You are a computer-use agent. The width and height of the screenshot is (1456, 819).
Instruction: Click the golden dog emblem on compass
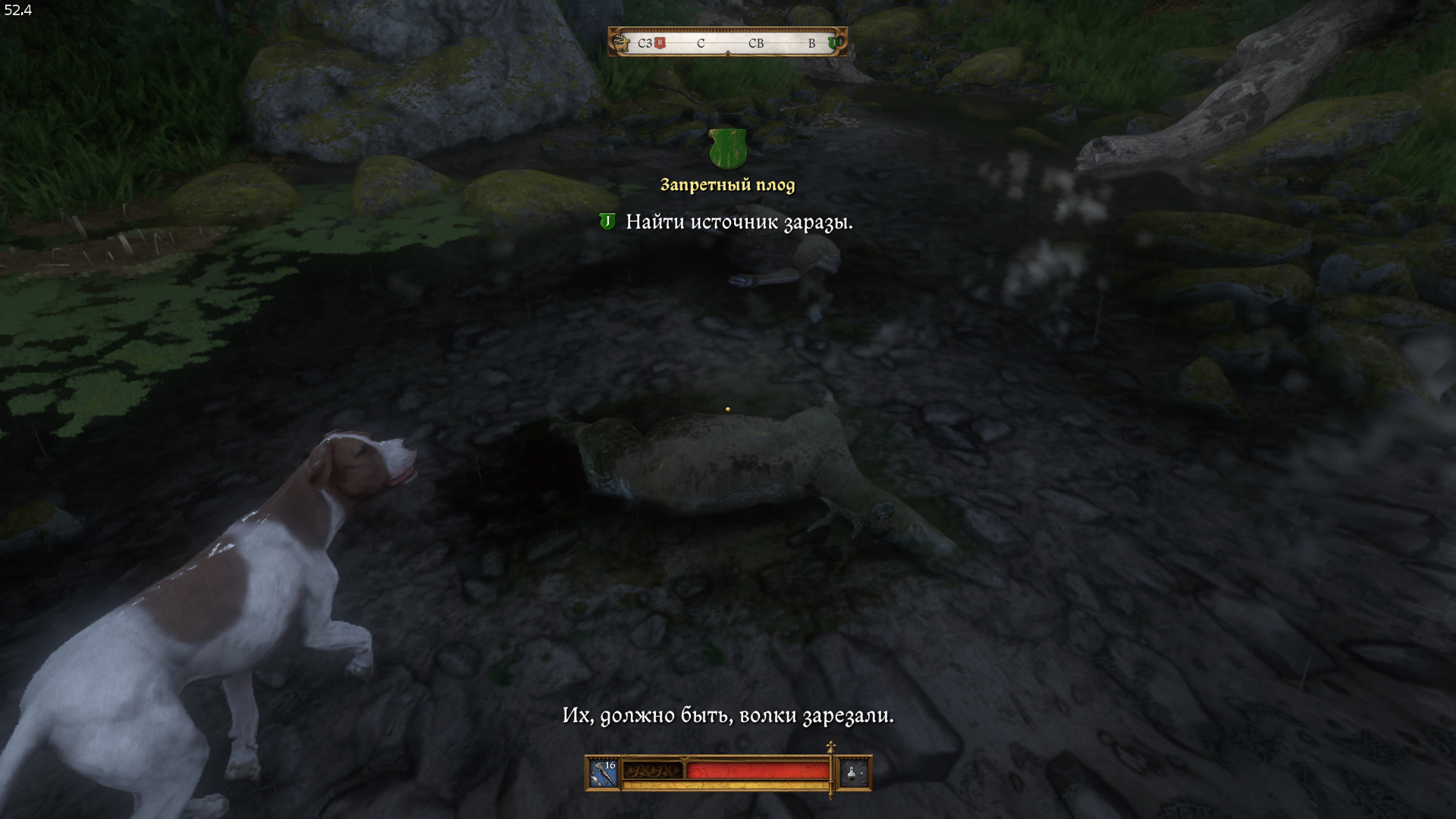[x=621, y=42]
